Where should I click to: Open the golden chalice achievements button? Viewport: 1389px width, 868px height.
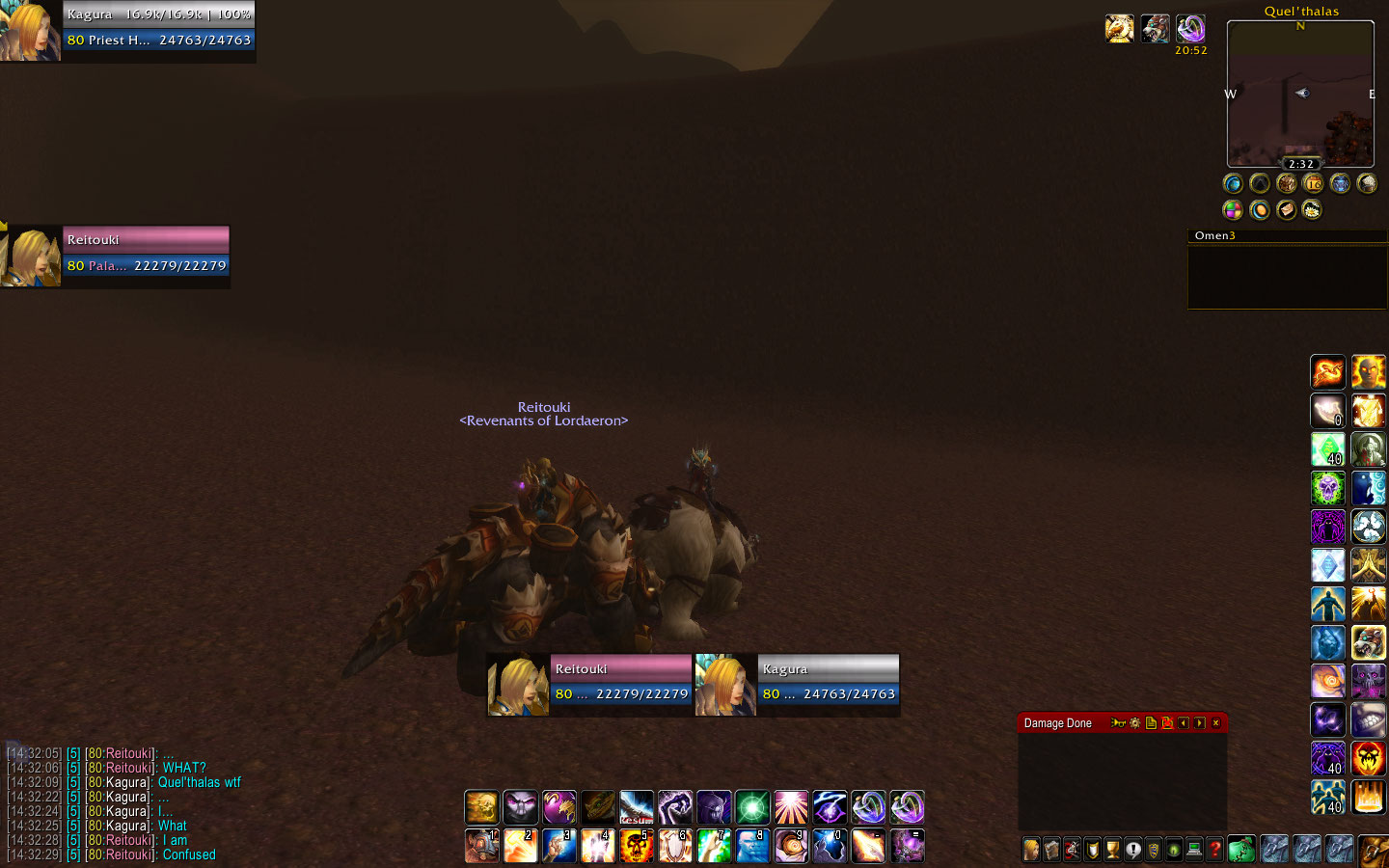click(1112, 850)
